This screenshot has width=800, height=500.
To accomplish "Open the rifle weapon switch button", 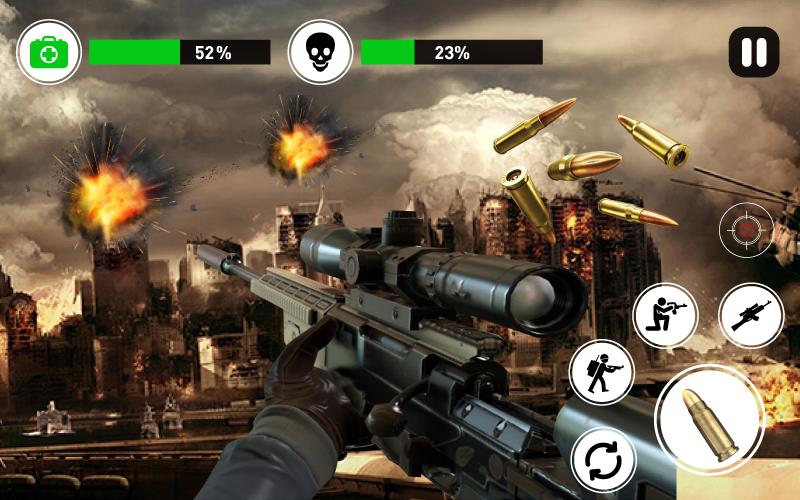I will pyautogui.click(x=750, y=315).
